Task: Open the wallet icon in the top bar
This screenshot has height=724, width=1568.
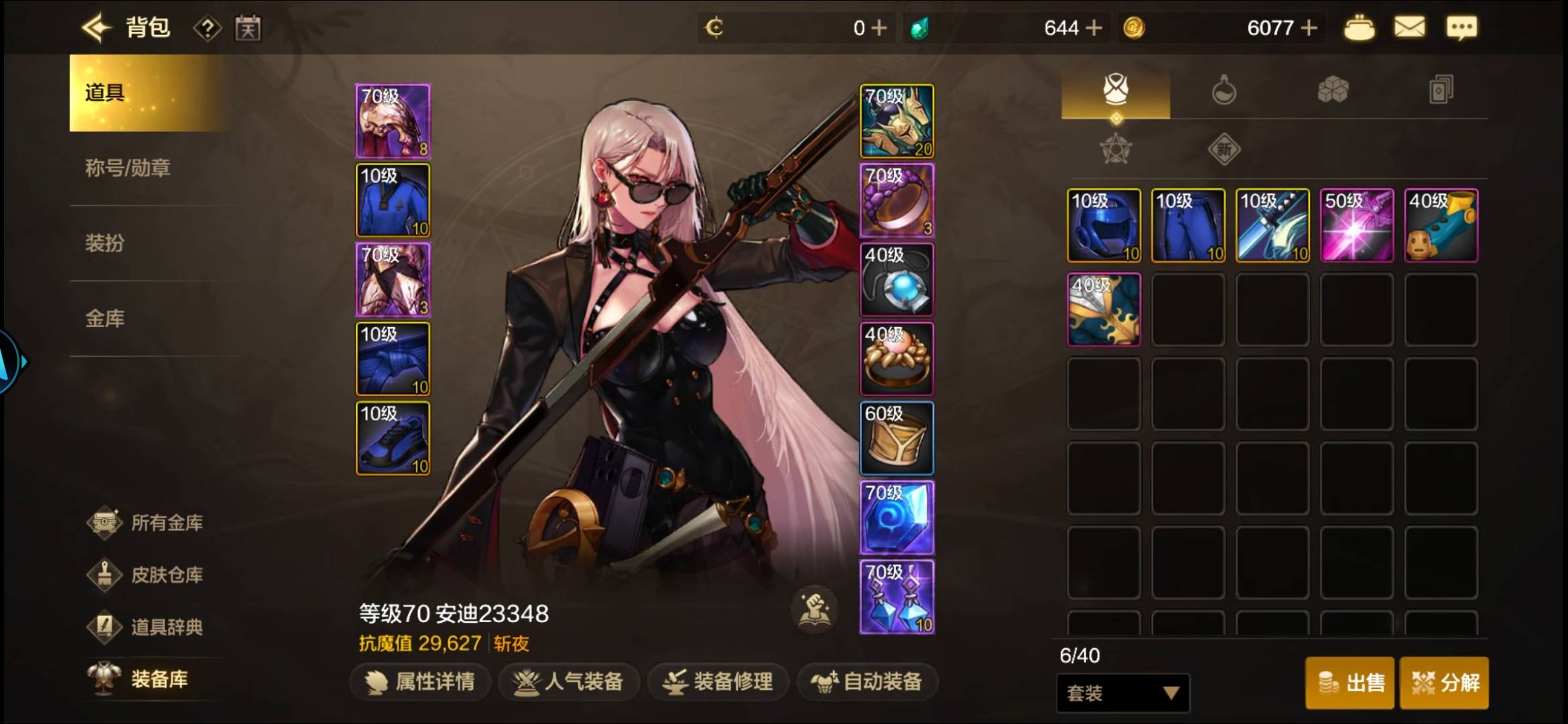Action: (x=1360, y=27)
